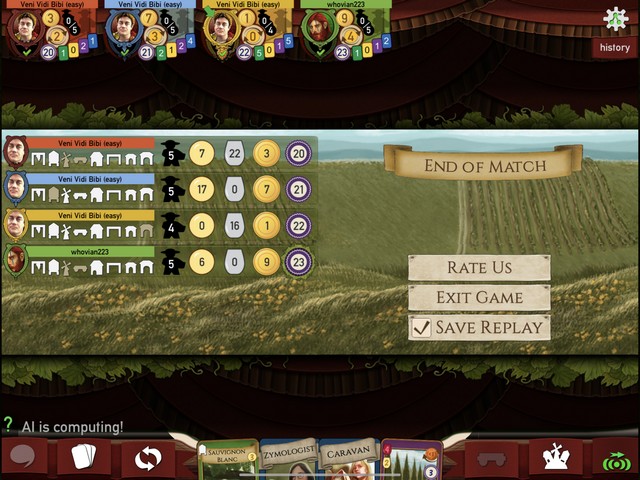Open the chat speech bubble
This screenshot has height=480, width=640.
22,458
